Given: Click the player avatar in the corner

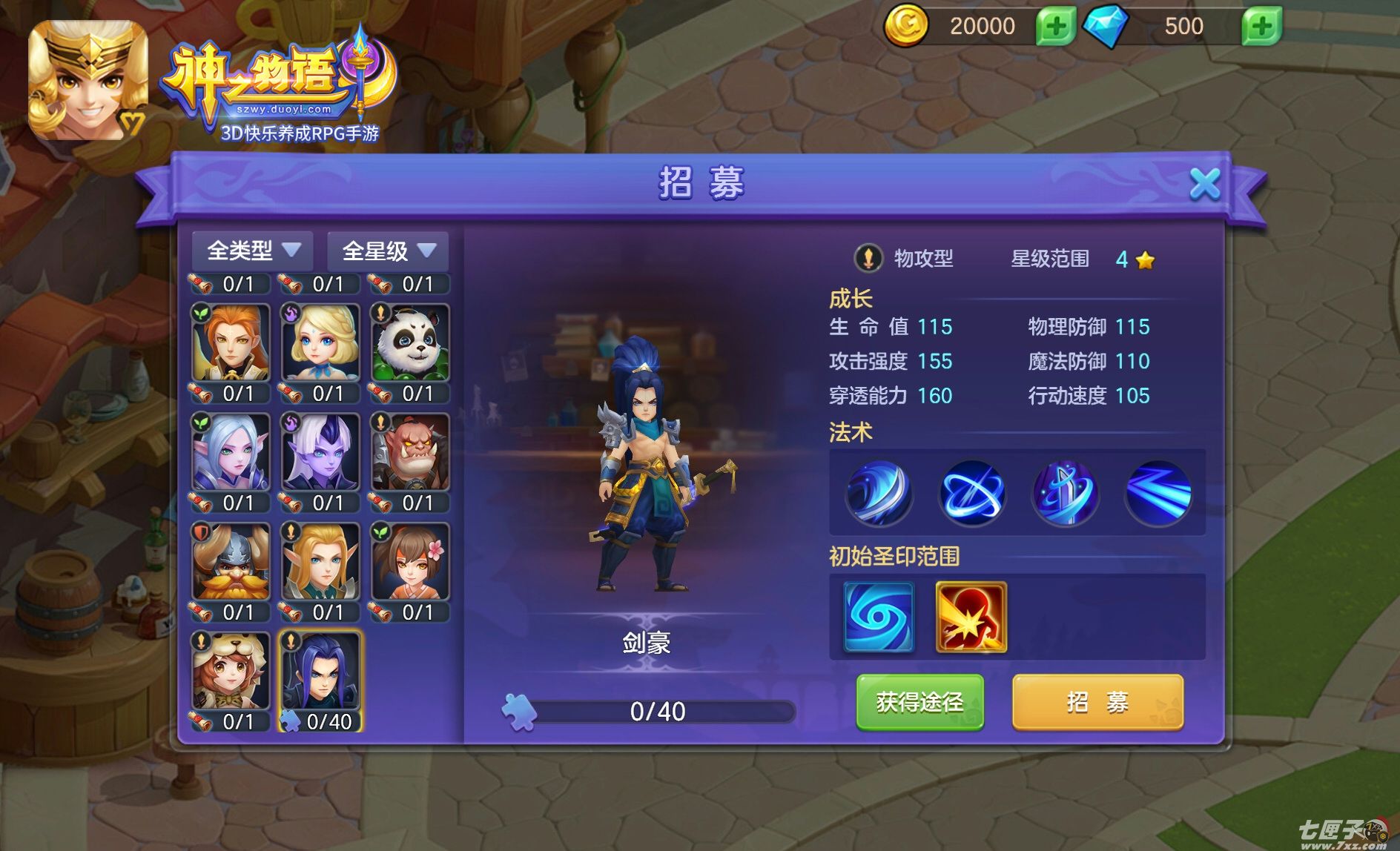Looking at the screenshot, I should [x=87, y=80].
